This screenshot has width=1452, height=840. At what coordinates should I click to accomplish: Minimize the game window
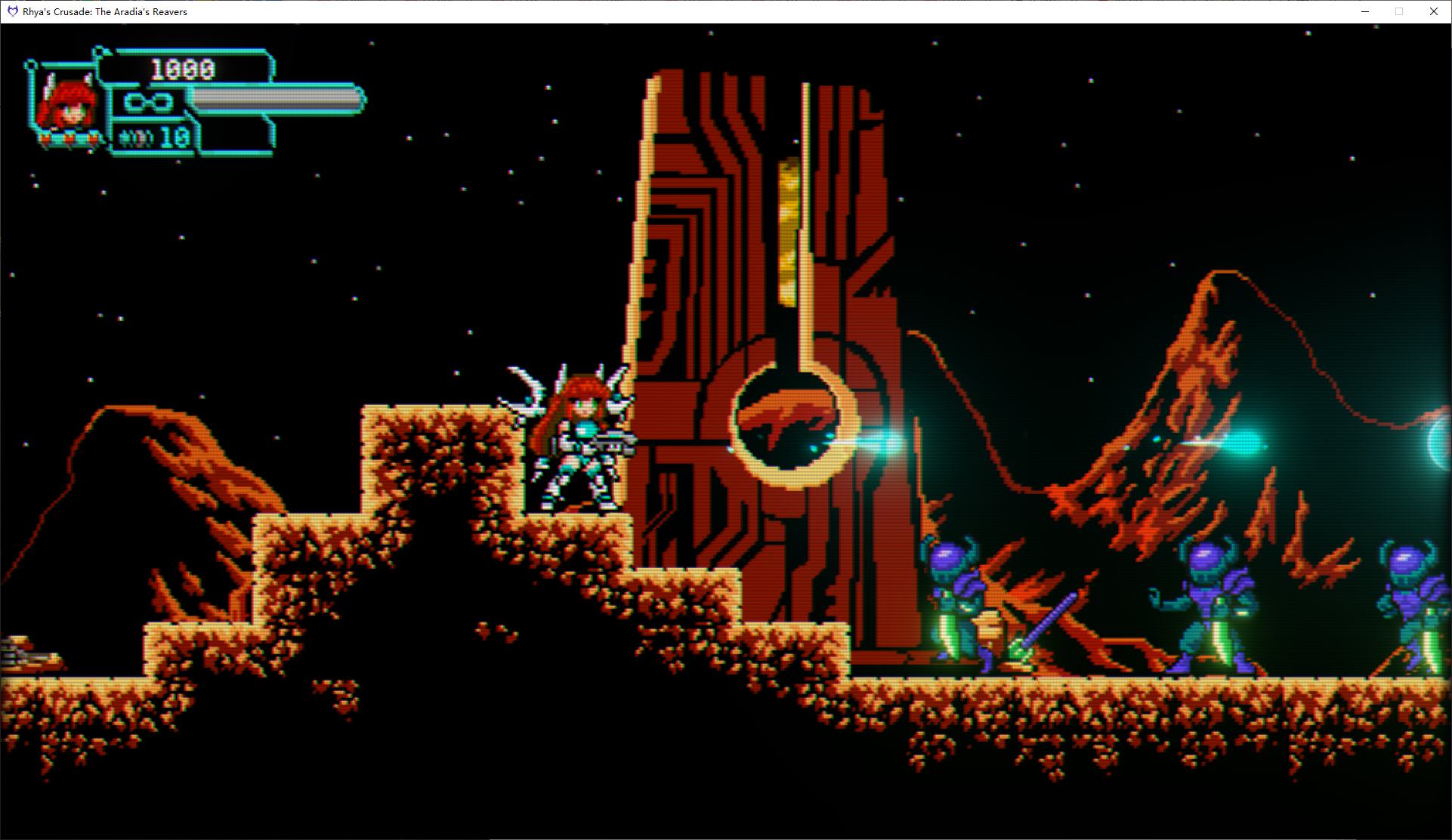pyautogui.click(x=1365, y=11)
